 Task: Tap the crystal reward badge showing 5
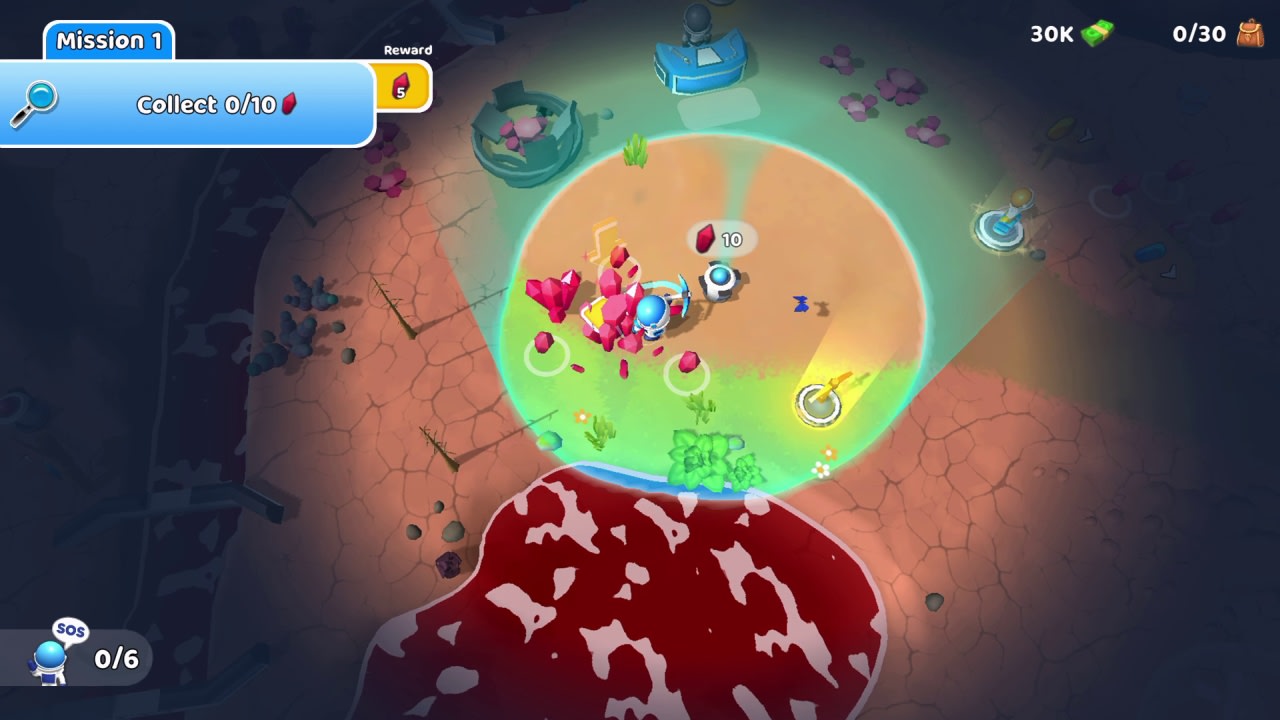(404, 86)
